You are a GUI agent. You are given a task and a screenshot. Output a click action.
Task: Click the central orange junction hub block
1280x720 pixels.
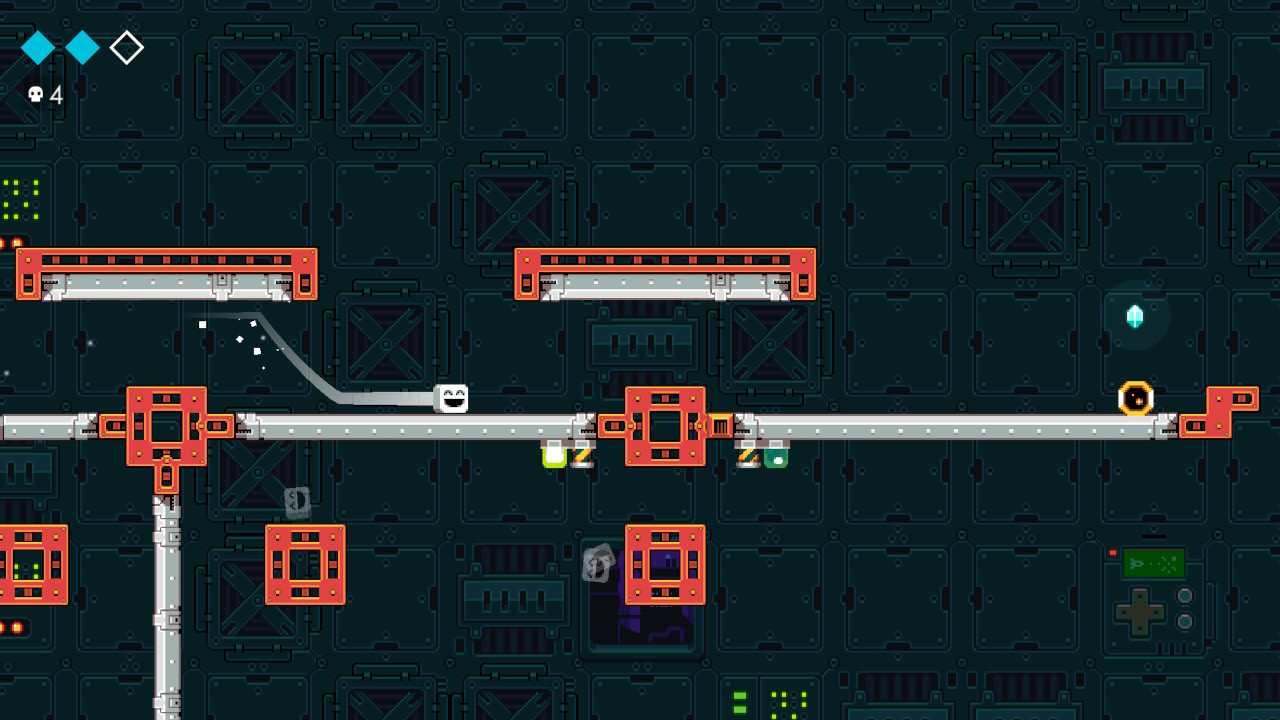[x=664, y=424]
